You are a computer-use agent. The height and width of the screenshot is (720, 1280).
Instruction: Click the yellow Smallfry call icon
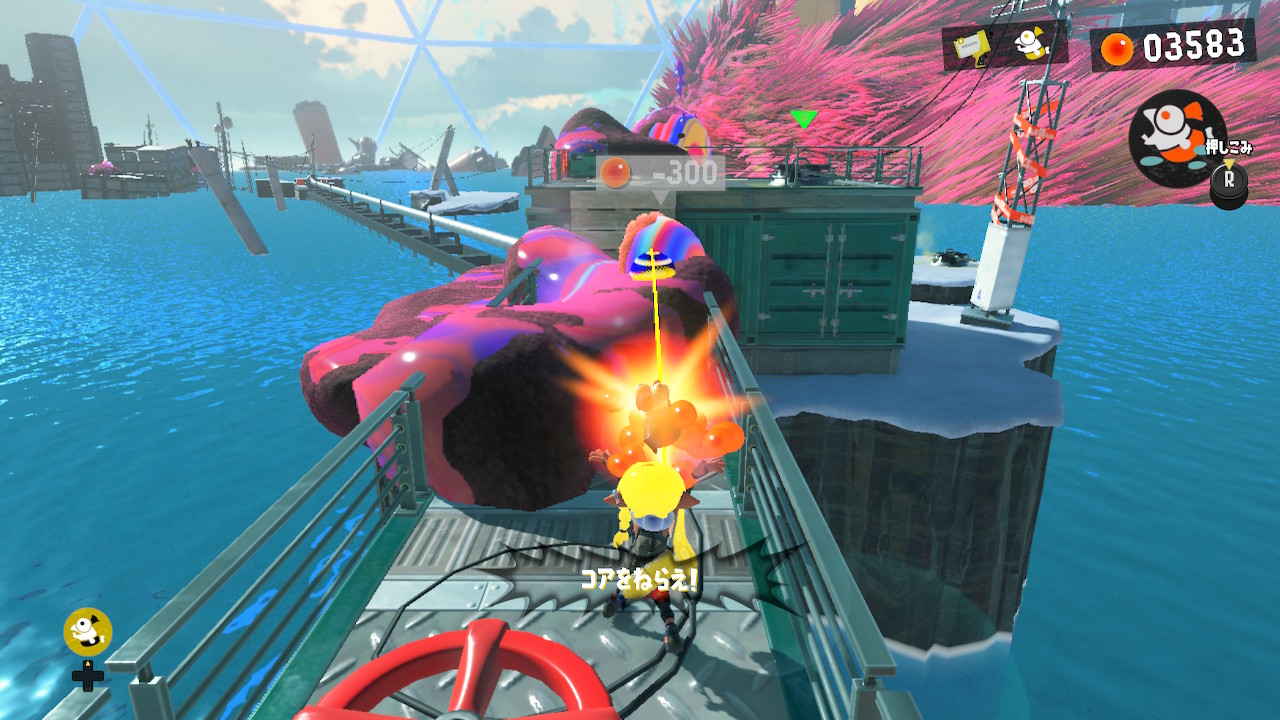tap(88, 631)
